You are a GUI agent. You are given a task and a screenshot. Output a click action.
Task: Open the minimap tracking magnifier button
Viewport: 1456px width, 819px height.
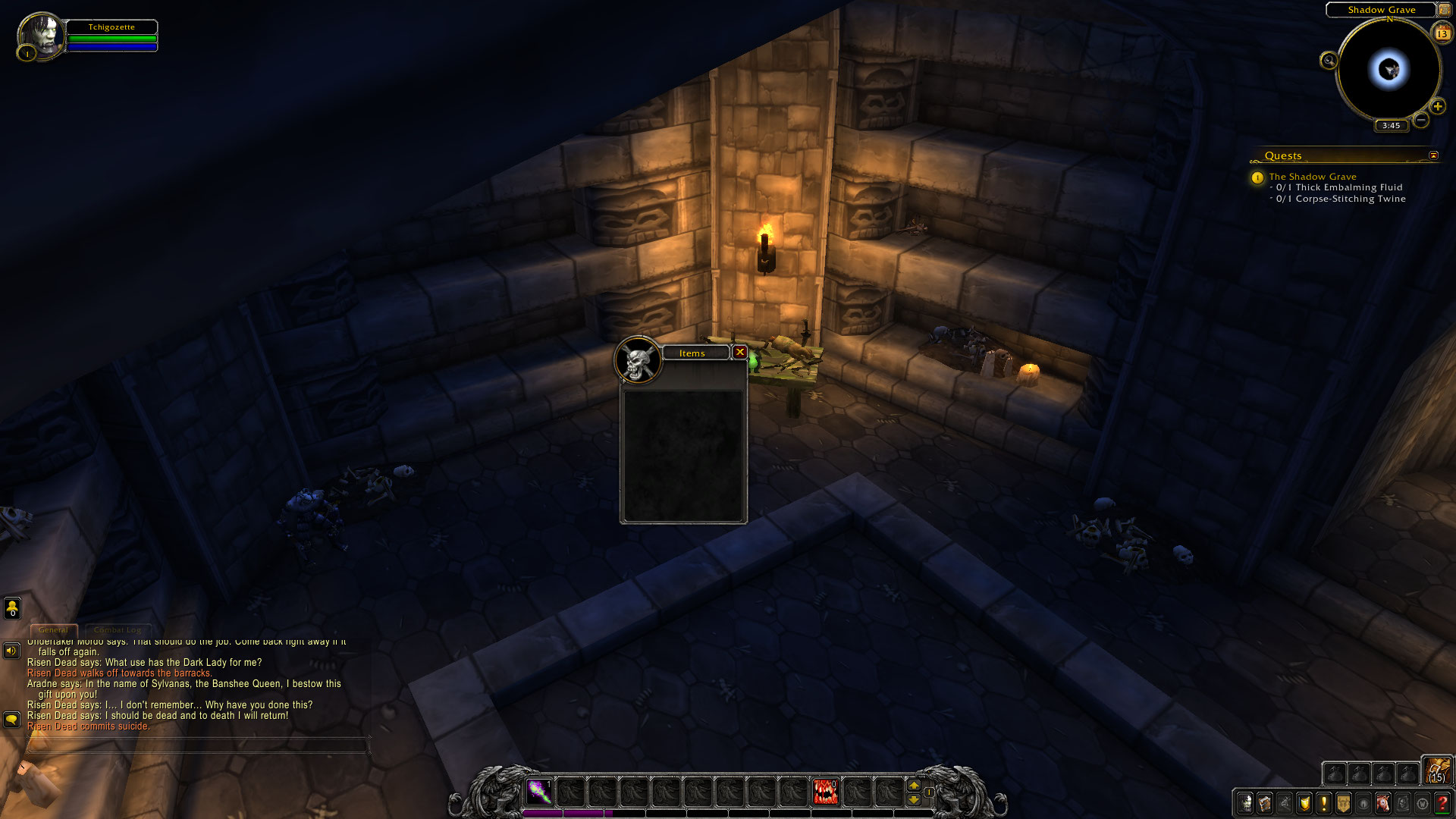[1329, 61]
